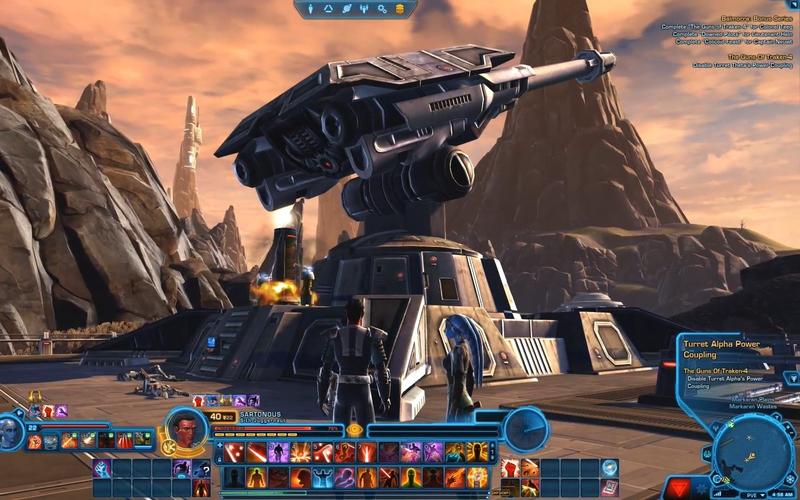Open the character icon in the top menu bar
The image size is (800, 500).
[310, 8]
